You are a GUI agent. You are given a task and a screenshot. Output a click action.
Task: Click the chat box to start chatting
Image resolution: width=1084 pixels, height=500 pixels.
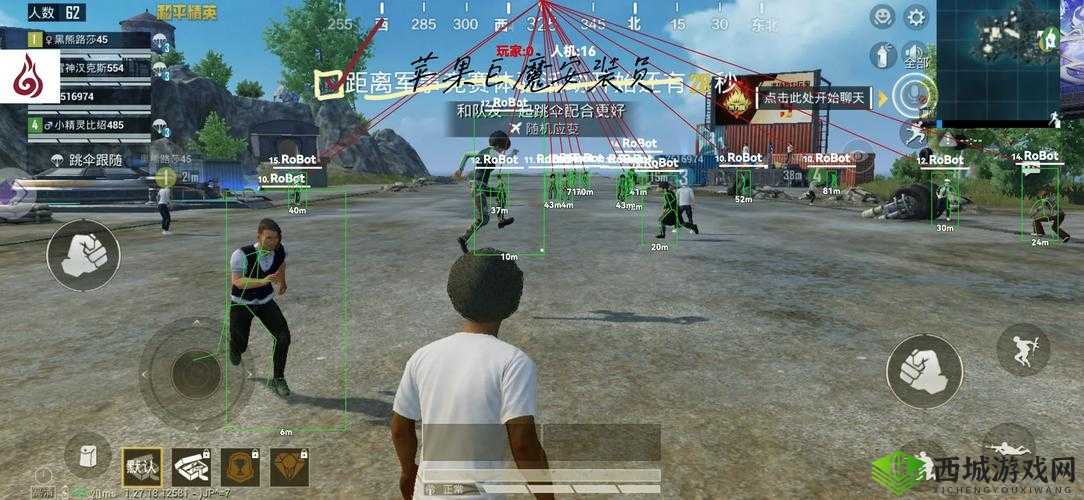(815, 98)
